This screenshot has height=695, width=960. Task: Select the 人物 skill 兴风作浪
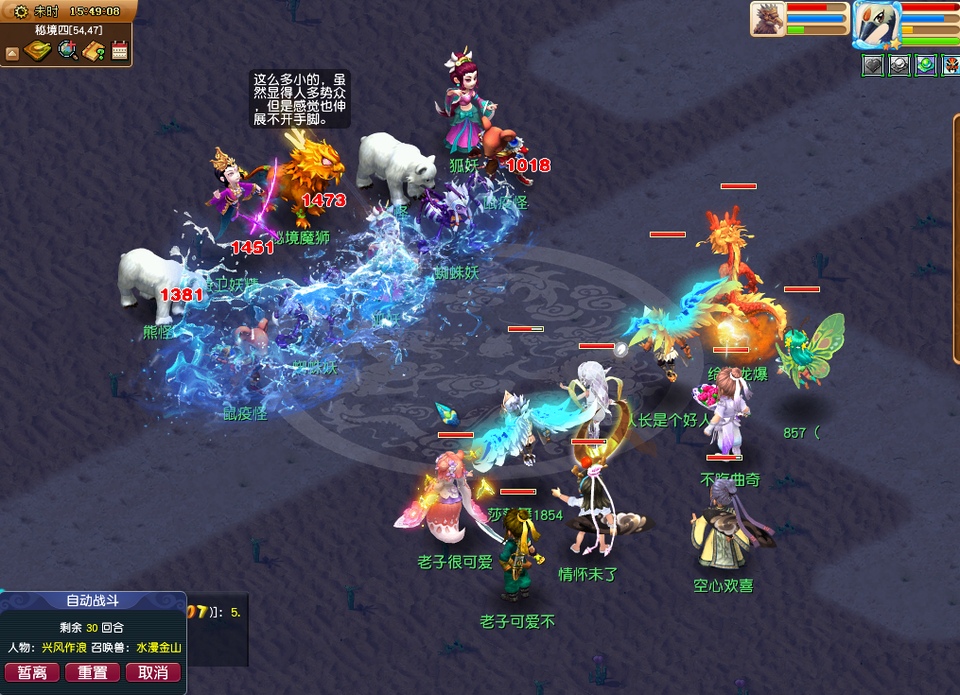coord(63,648)
